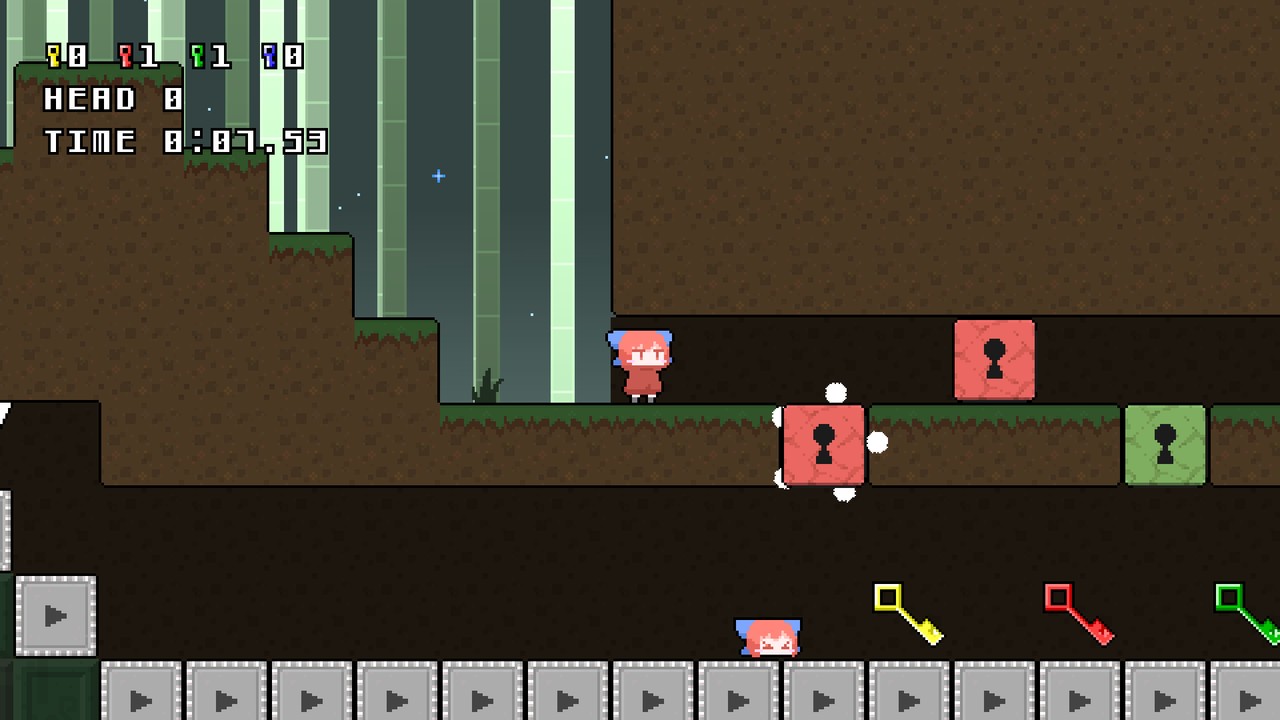
Task: Click the upper red lock block
Action: pyautogui.click(x=995, y=360)
